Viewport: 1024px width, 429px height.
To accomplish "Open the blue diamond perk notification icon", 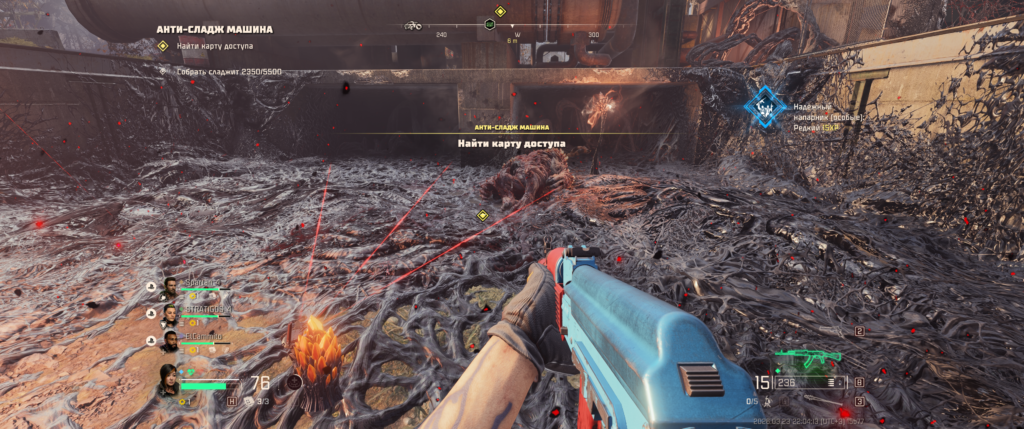I will (766, 104).
